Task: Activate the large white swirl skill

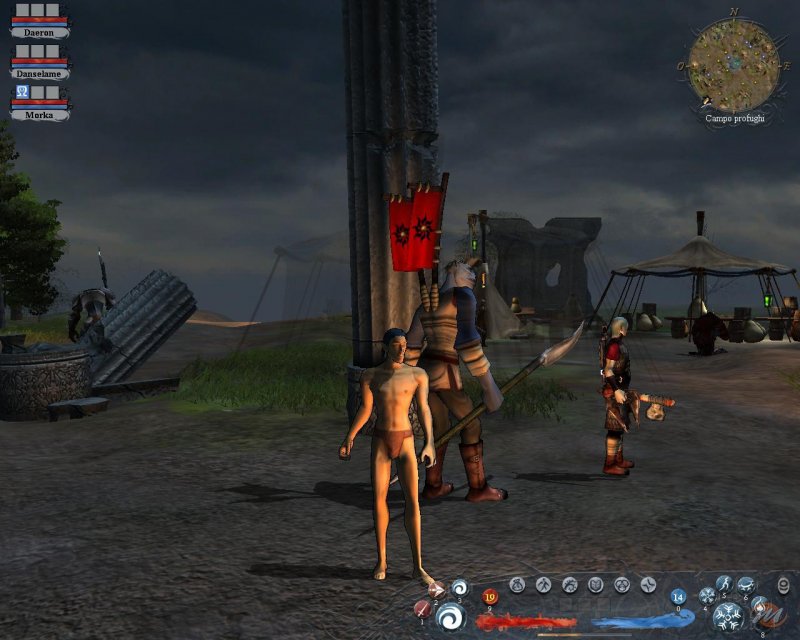Action: point(451,617)
